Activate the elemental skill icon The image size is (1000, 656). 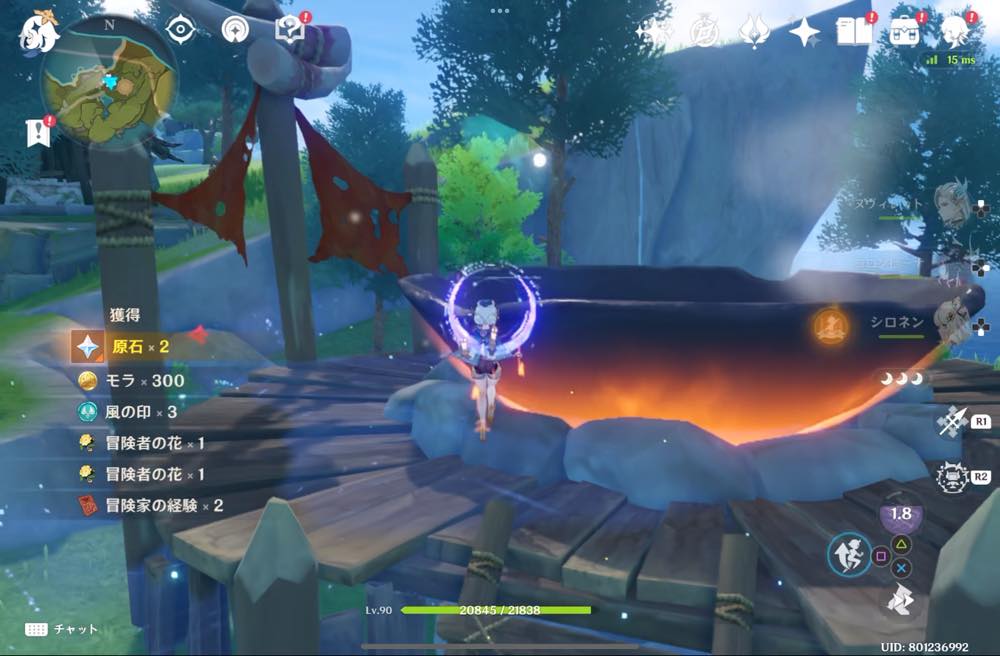[x=949, y=422]
